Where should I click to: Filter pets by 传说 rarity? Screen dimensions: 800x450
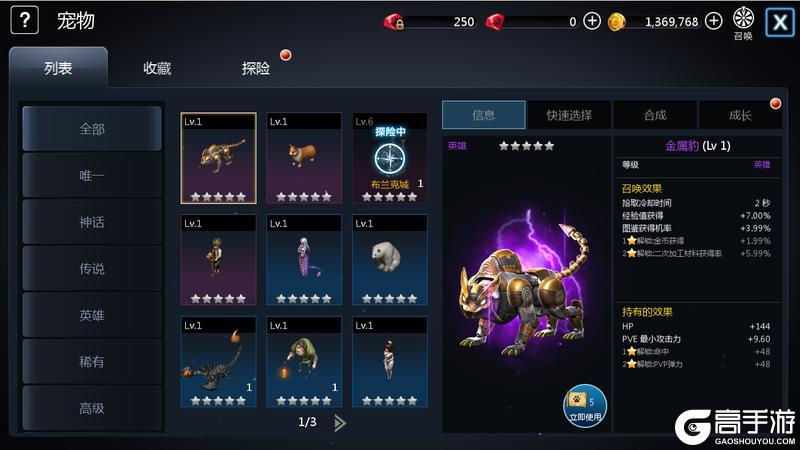(x=92, y=268)
